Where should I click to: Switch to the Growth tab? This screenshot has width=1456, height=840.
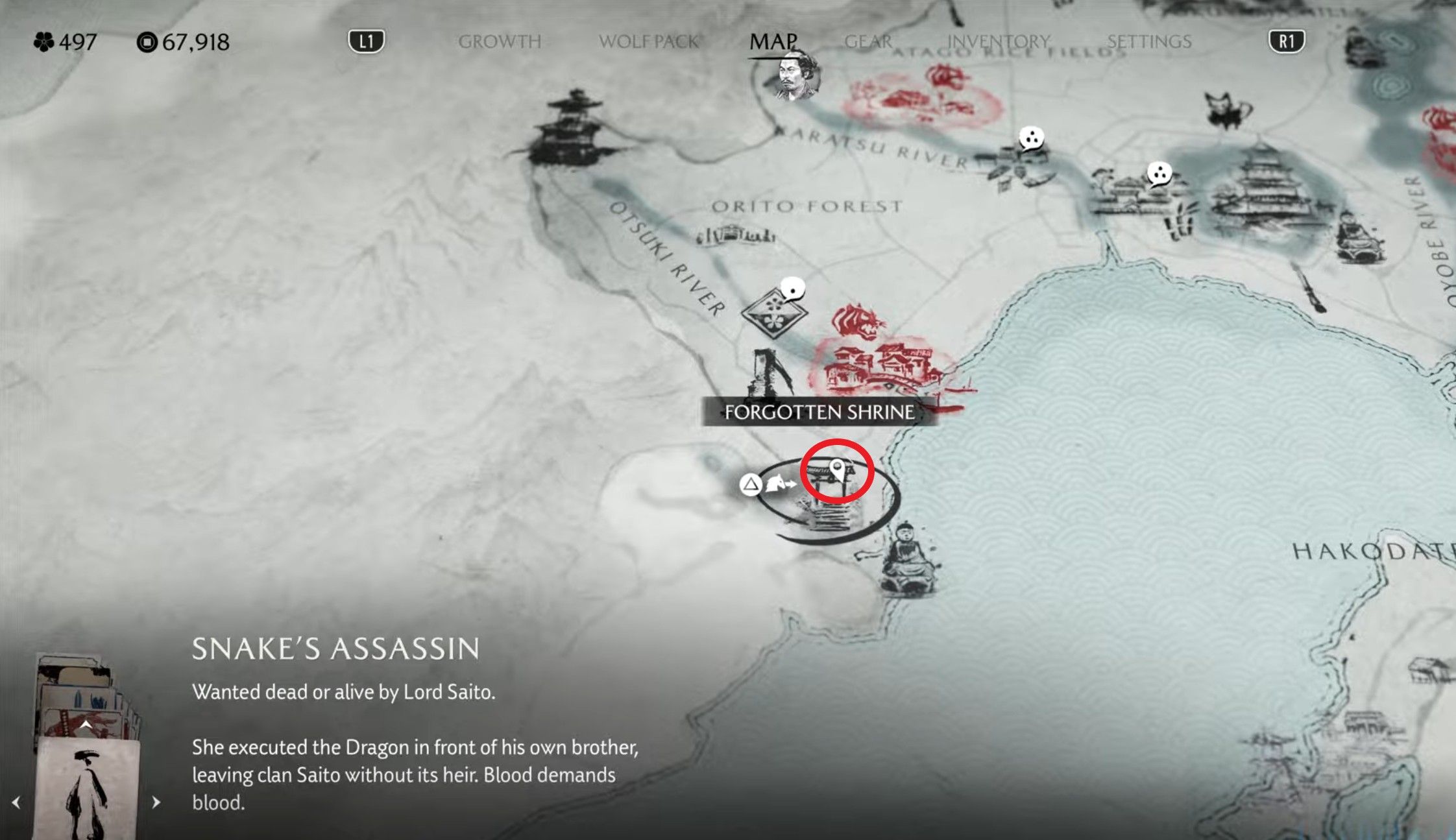coord(499,42)
